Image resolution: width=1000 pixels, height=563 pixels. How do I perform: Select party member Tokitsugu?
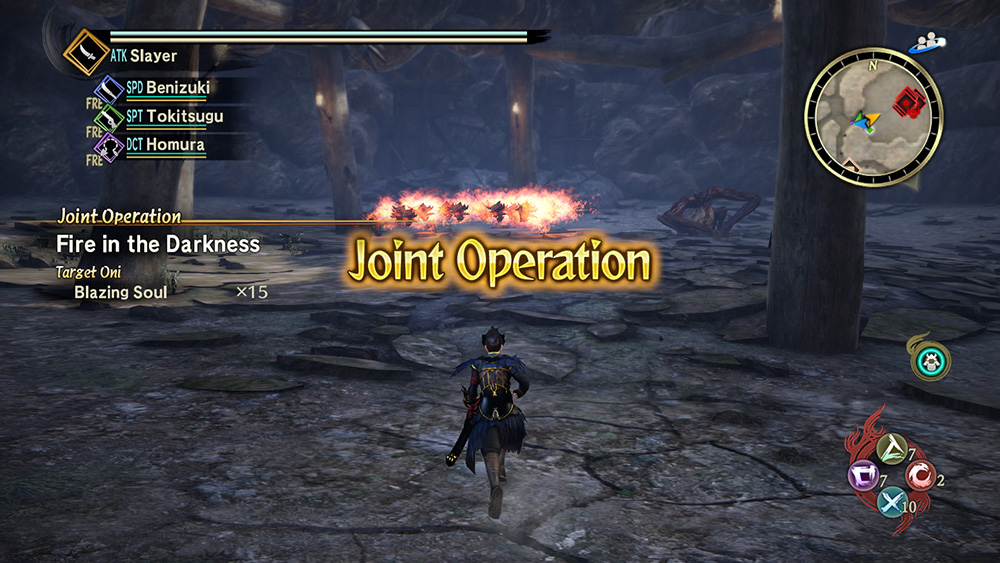(184, 116)
